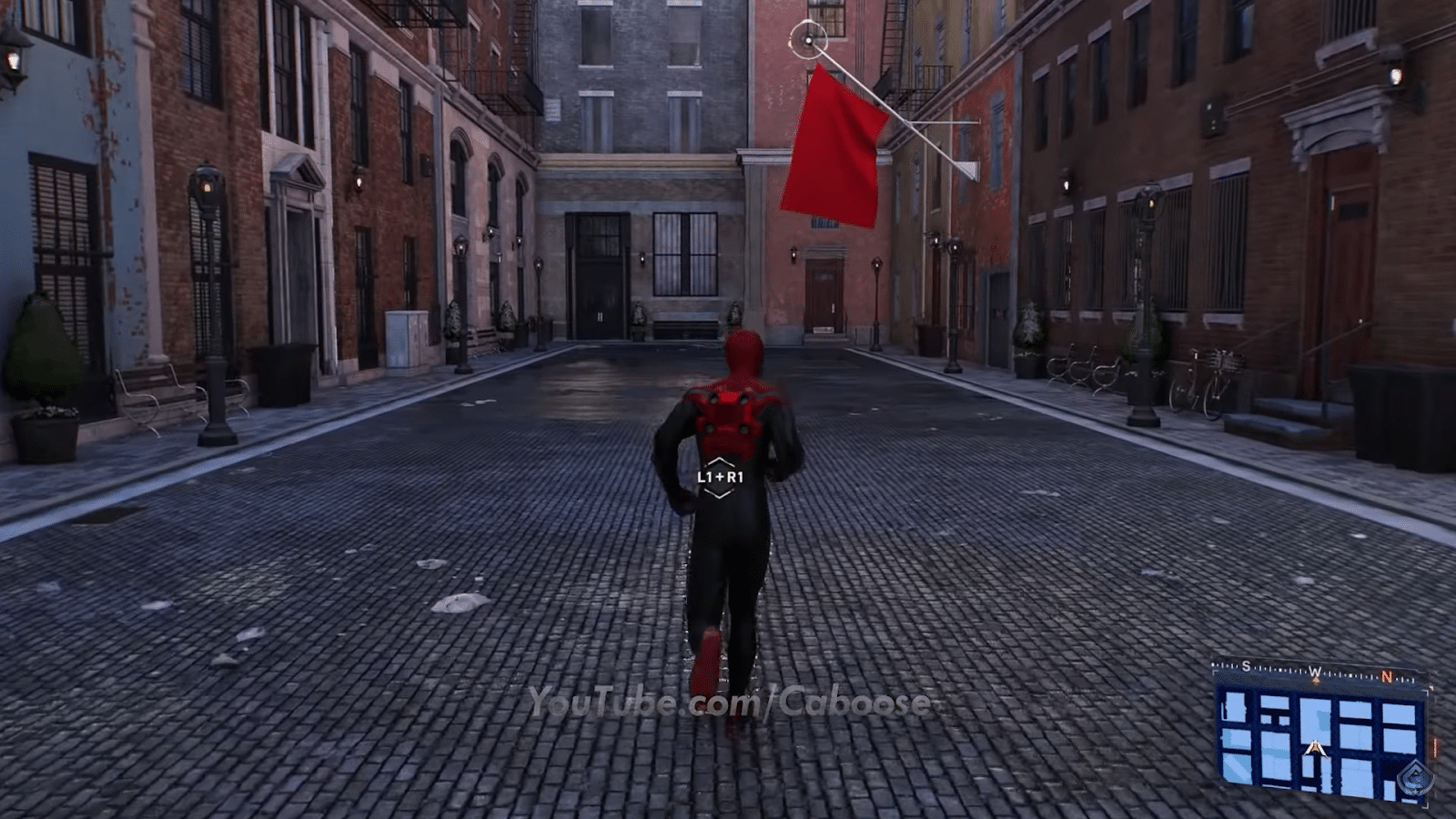
Task: Select the N compass marker on the minimap
Action: coord(1387,675)
